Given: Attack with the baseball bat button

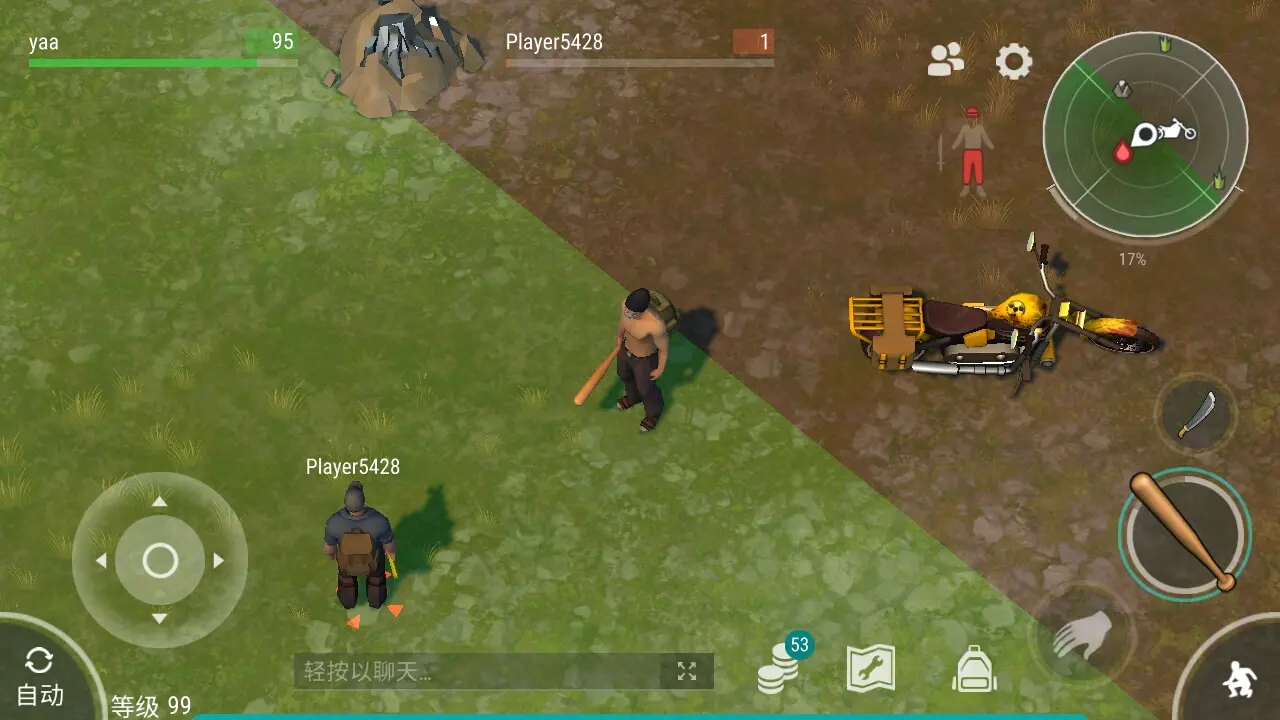Looking at the screenshot, I should click(x=1184, y=532).
